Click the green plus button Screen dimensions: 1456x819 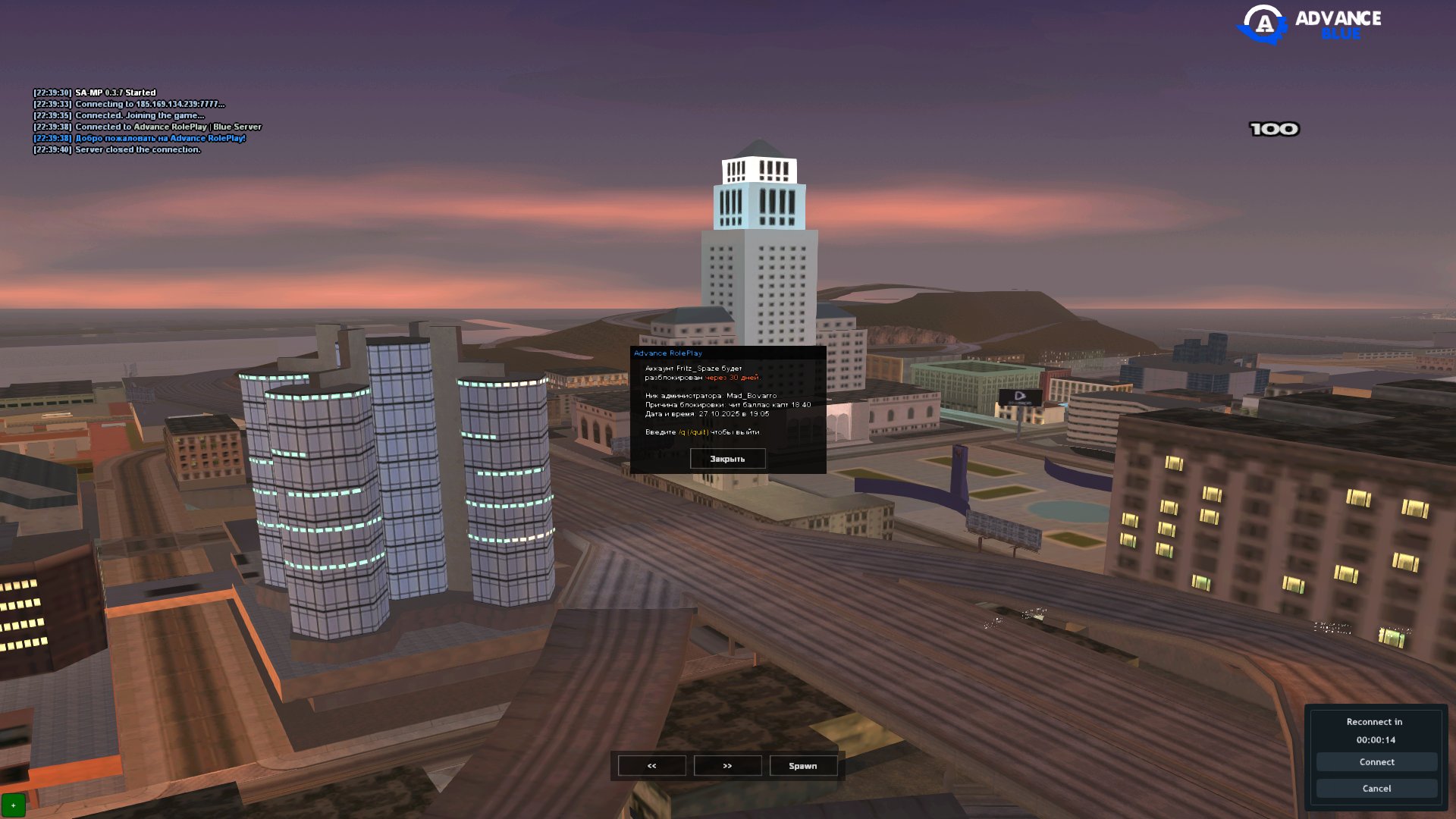(14, 805)
